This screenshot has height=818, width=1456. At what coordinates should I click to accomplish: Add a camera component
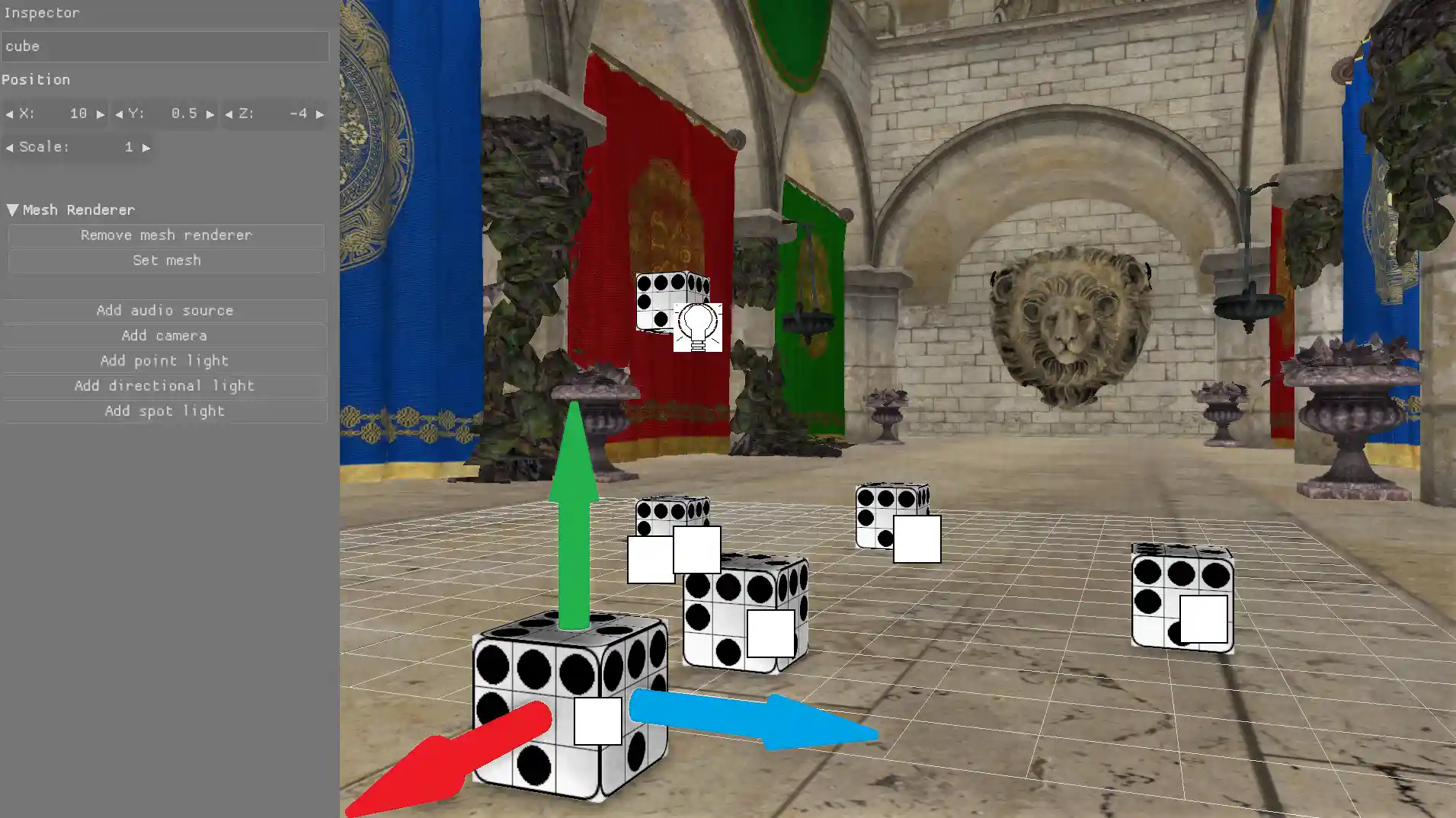(165, 335)
